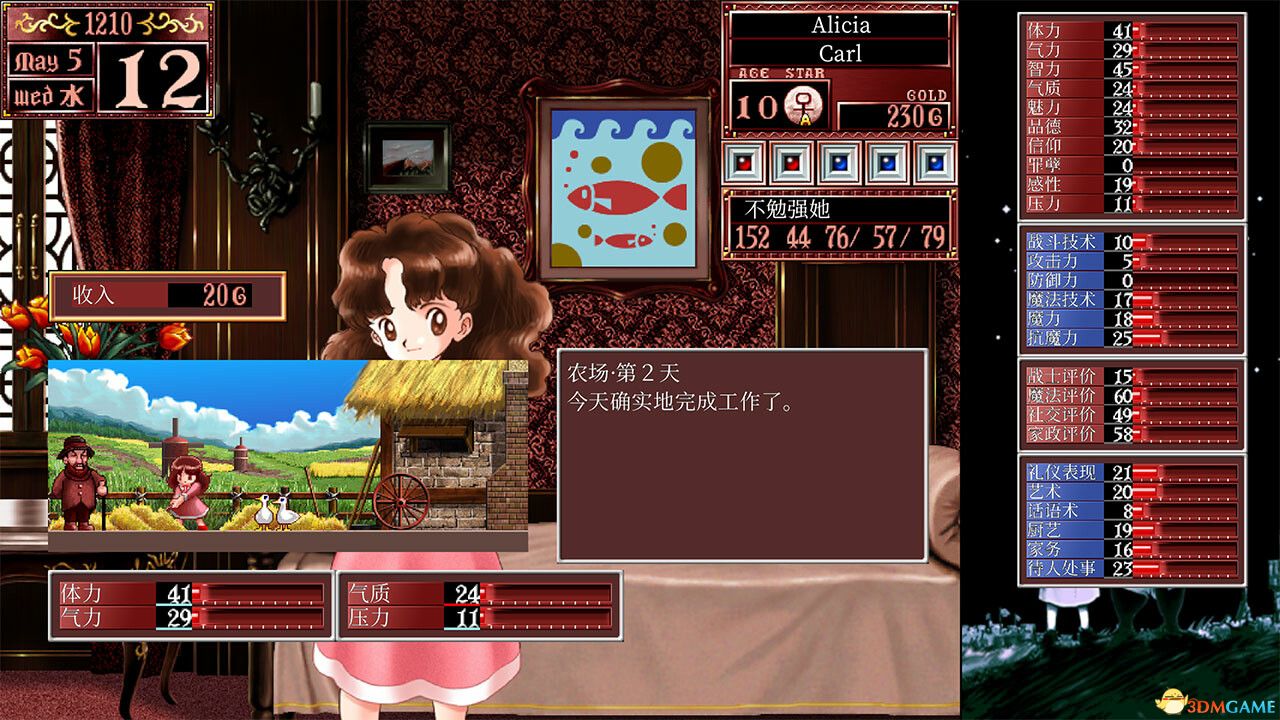This screenshot has width=1280, height=720.
Task: Toggle the fifth blue gem indicator
Action: [936, 160]
